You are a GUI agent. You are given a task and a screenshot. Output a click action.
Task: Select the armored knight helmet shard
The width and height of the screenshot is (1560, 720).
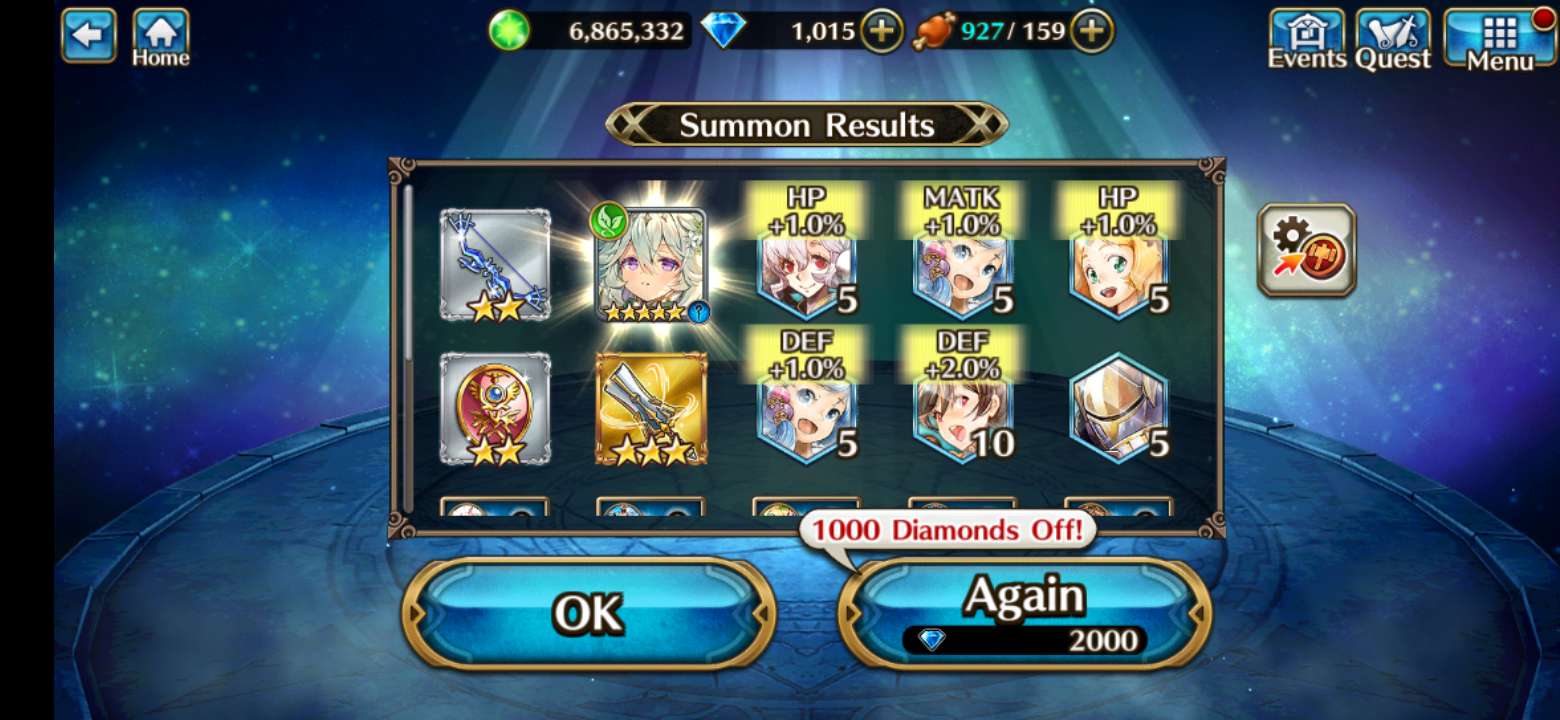click(x=1118, y=408)
